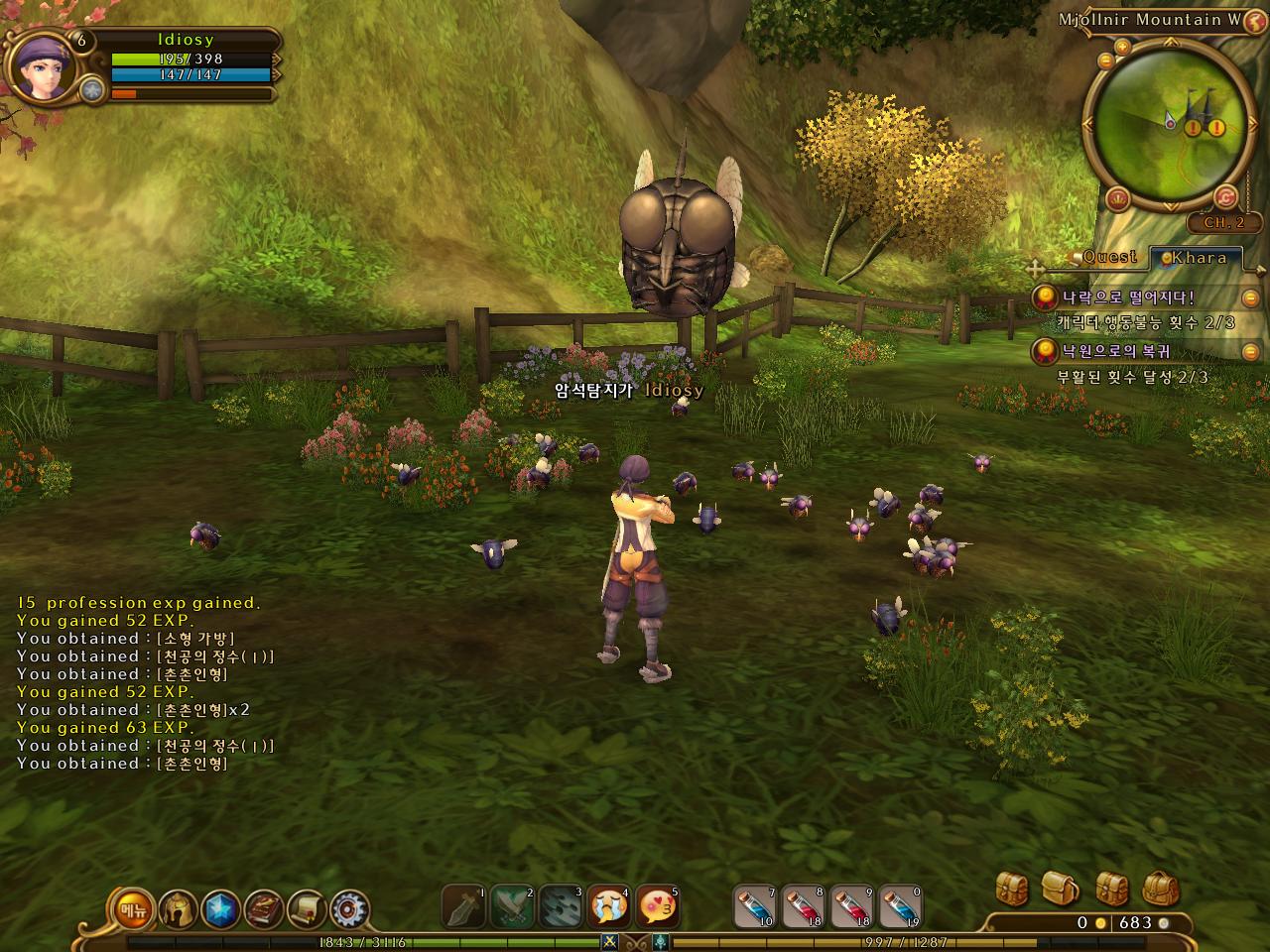The height and width of the screenshot is (952, 1270).
Task: Open the gear settings icon
Action: (349, 909)
